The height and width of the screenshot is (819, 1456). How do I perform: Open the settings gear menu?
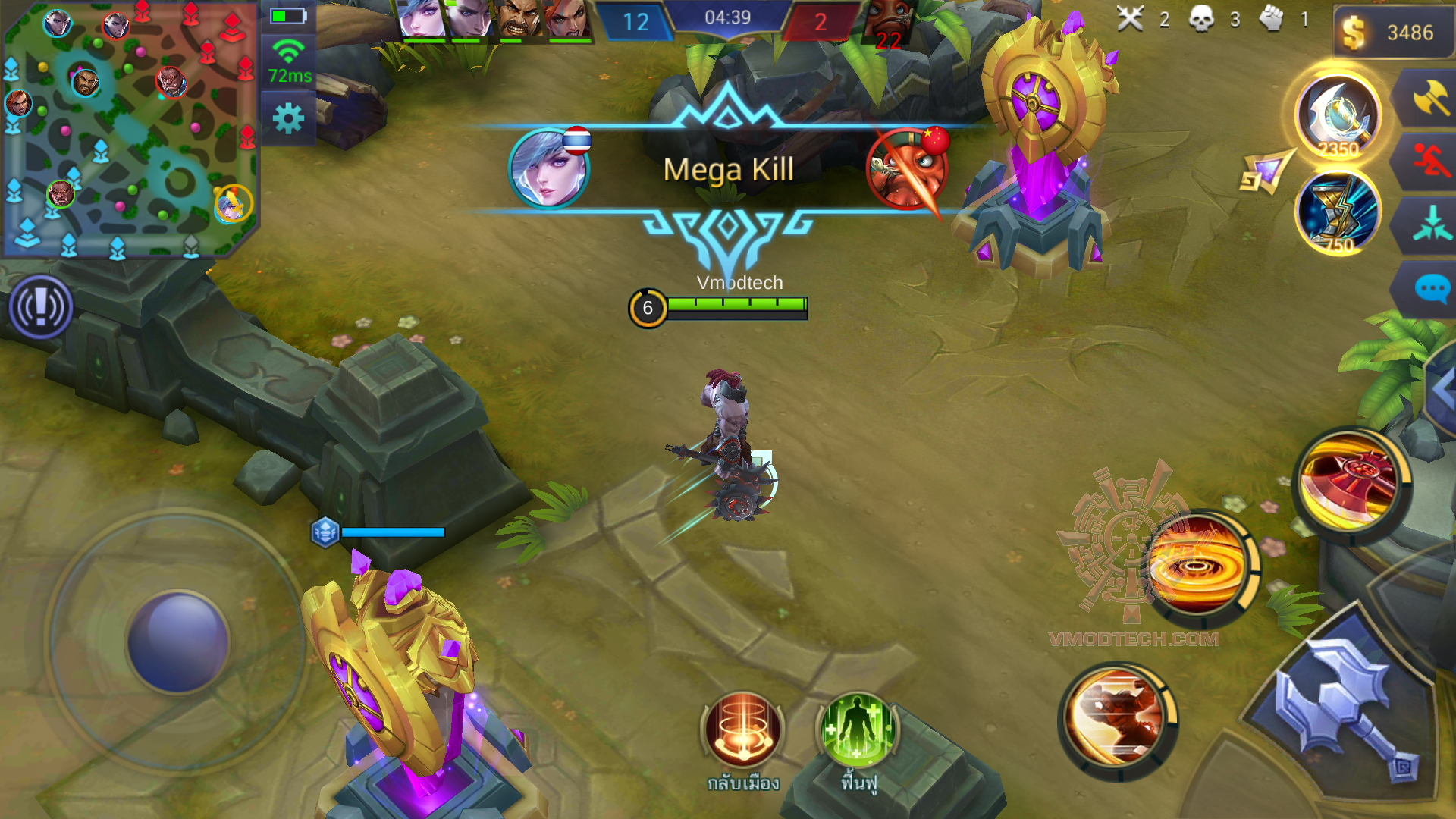[x=288, y=119]
